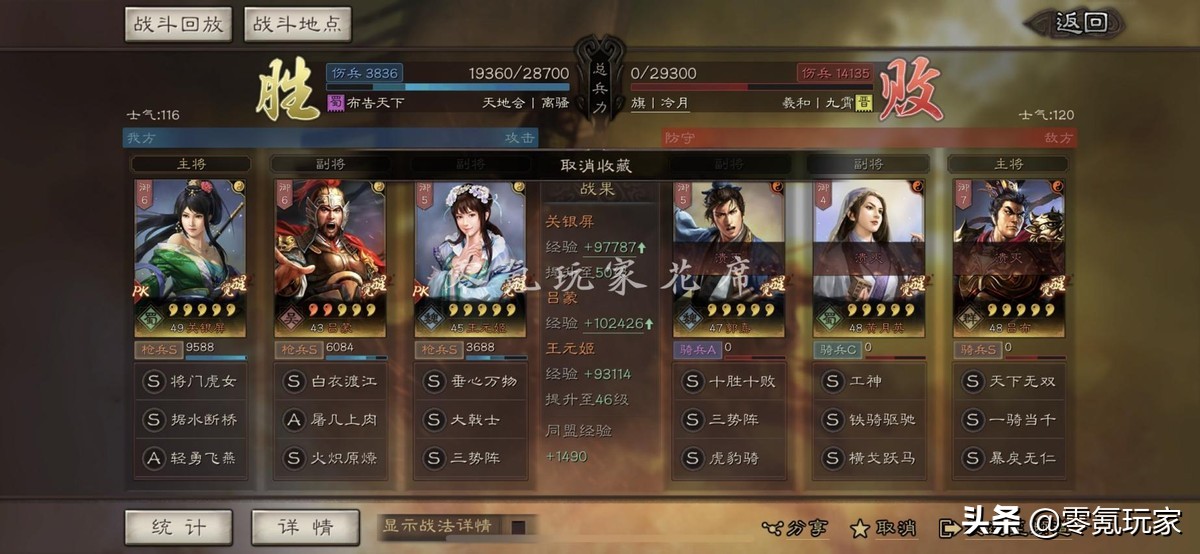Open the 战斗回放 battle replay

[178, 24]
